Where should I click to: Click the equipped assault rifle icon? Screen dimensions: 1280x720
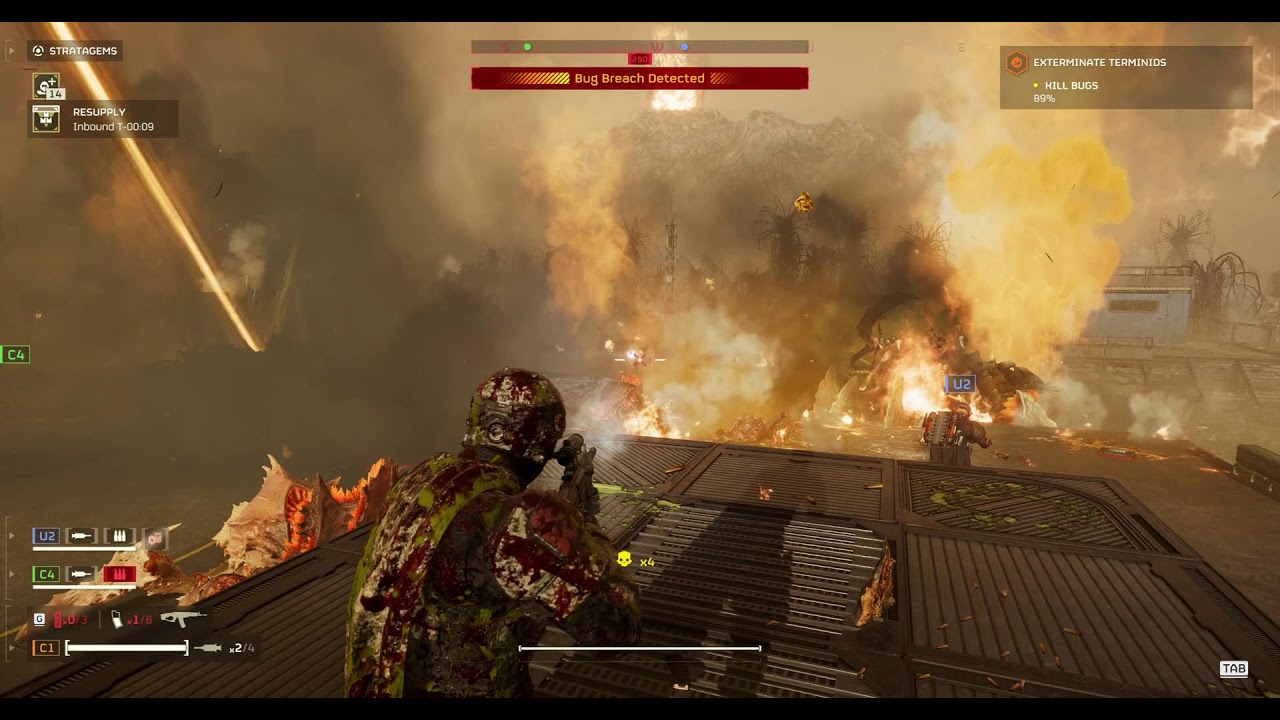tap(183, 619)
